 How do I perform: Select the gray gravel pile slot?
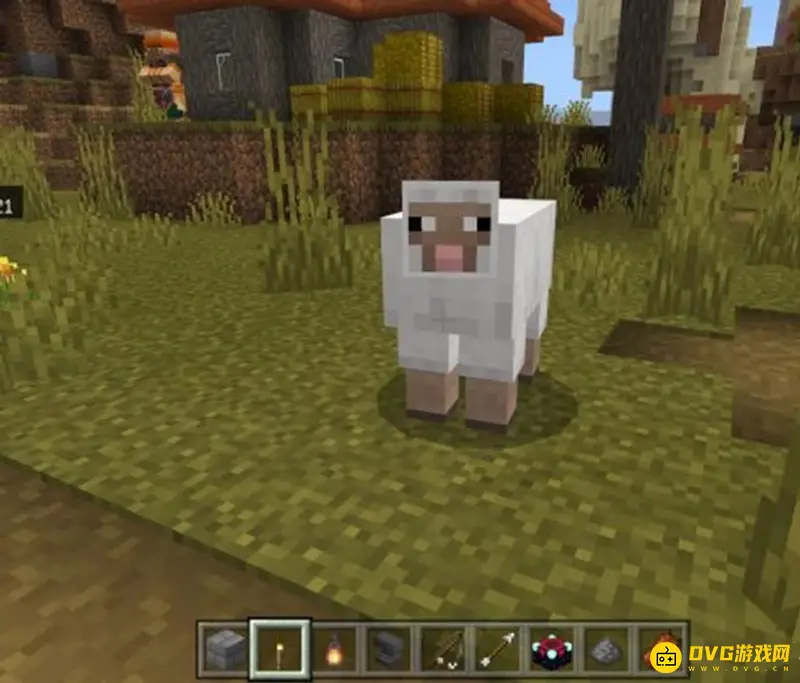pos(606,650)
